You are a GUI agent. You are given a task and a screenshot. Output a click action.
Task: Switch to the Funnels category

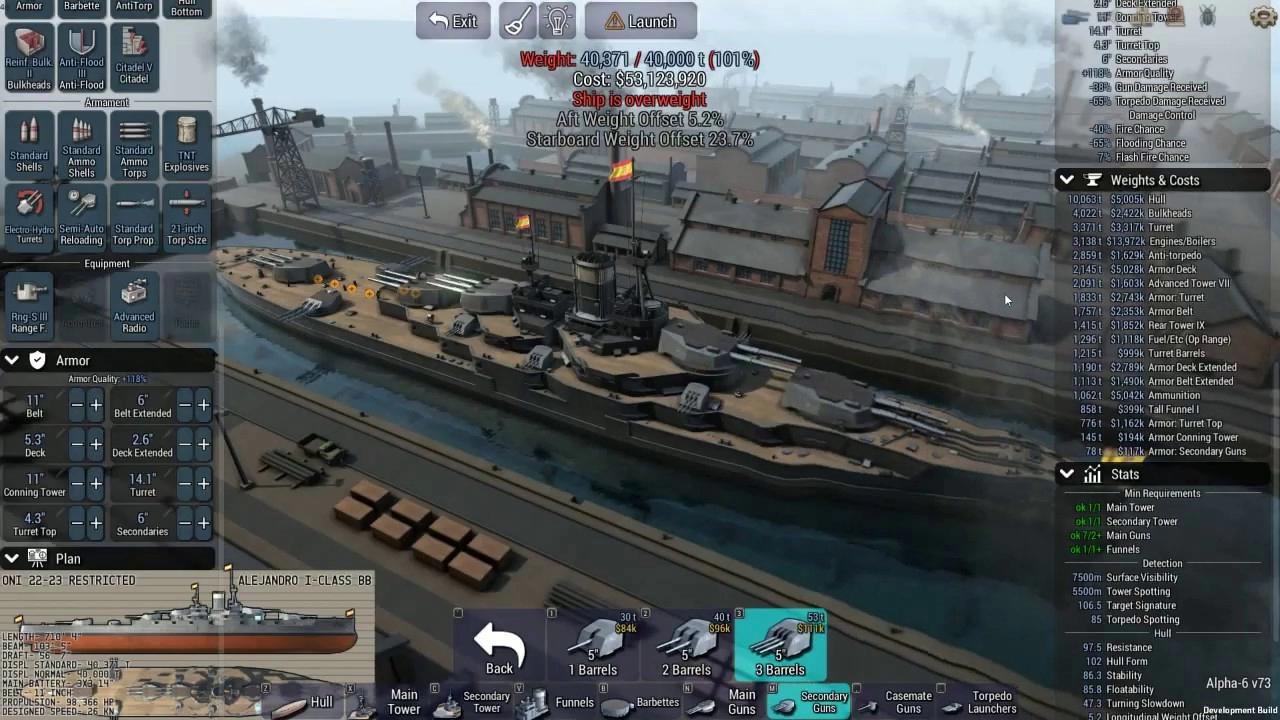(x=574, y=702)
